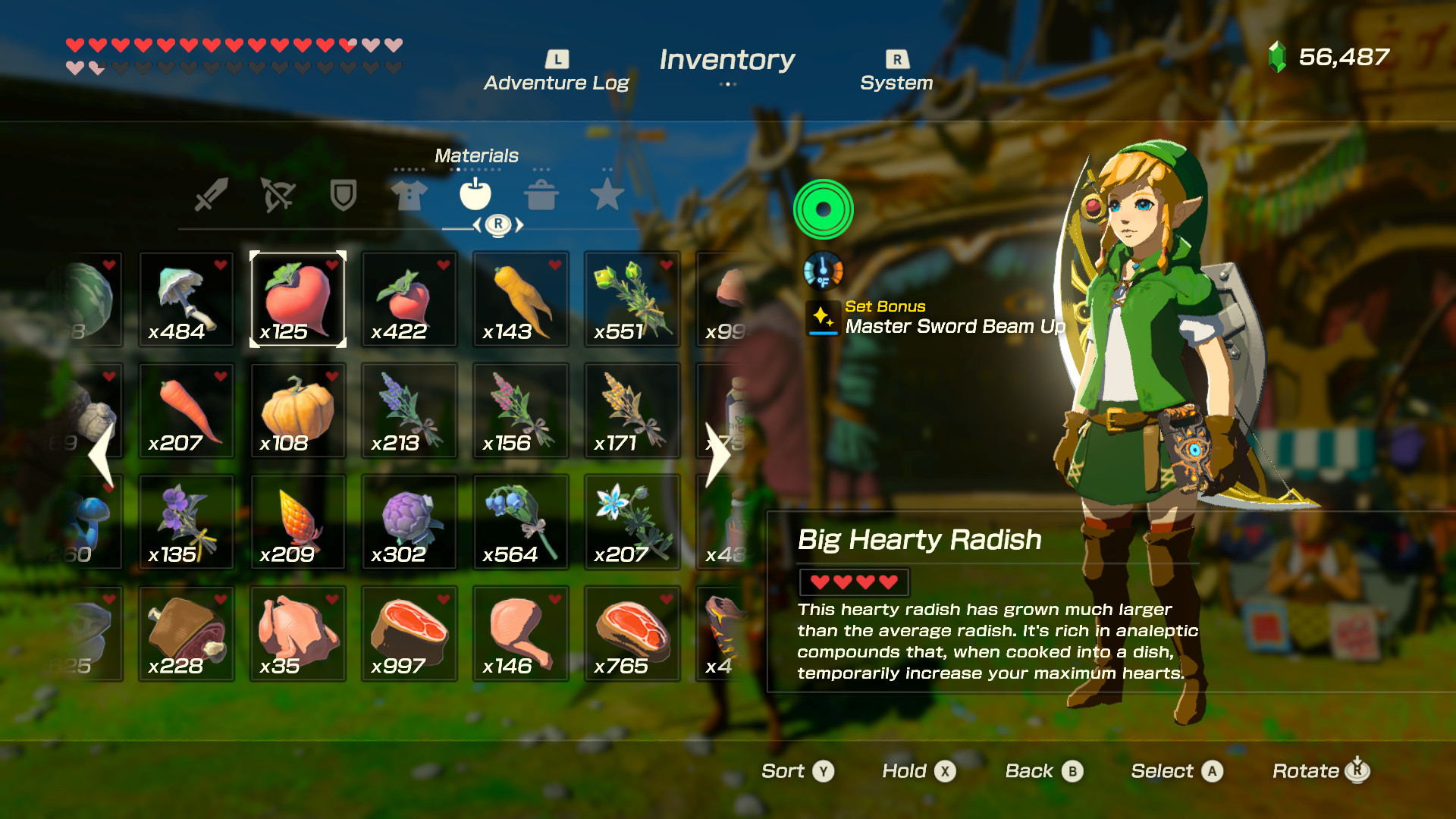
Task: Open the armor category icon
Action: (408, 195)
